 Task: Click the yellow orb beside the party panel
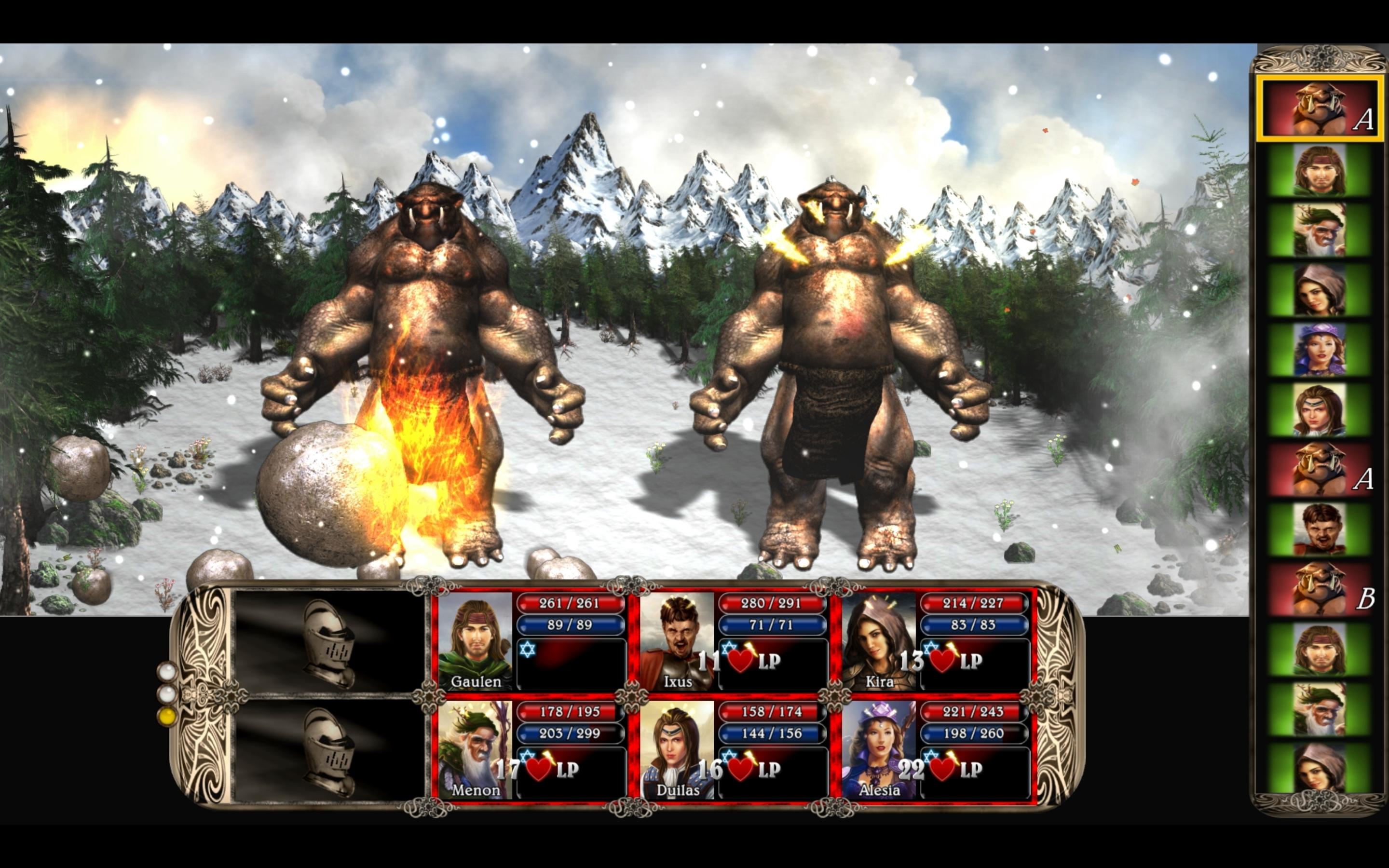click(167, 717)
